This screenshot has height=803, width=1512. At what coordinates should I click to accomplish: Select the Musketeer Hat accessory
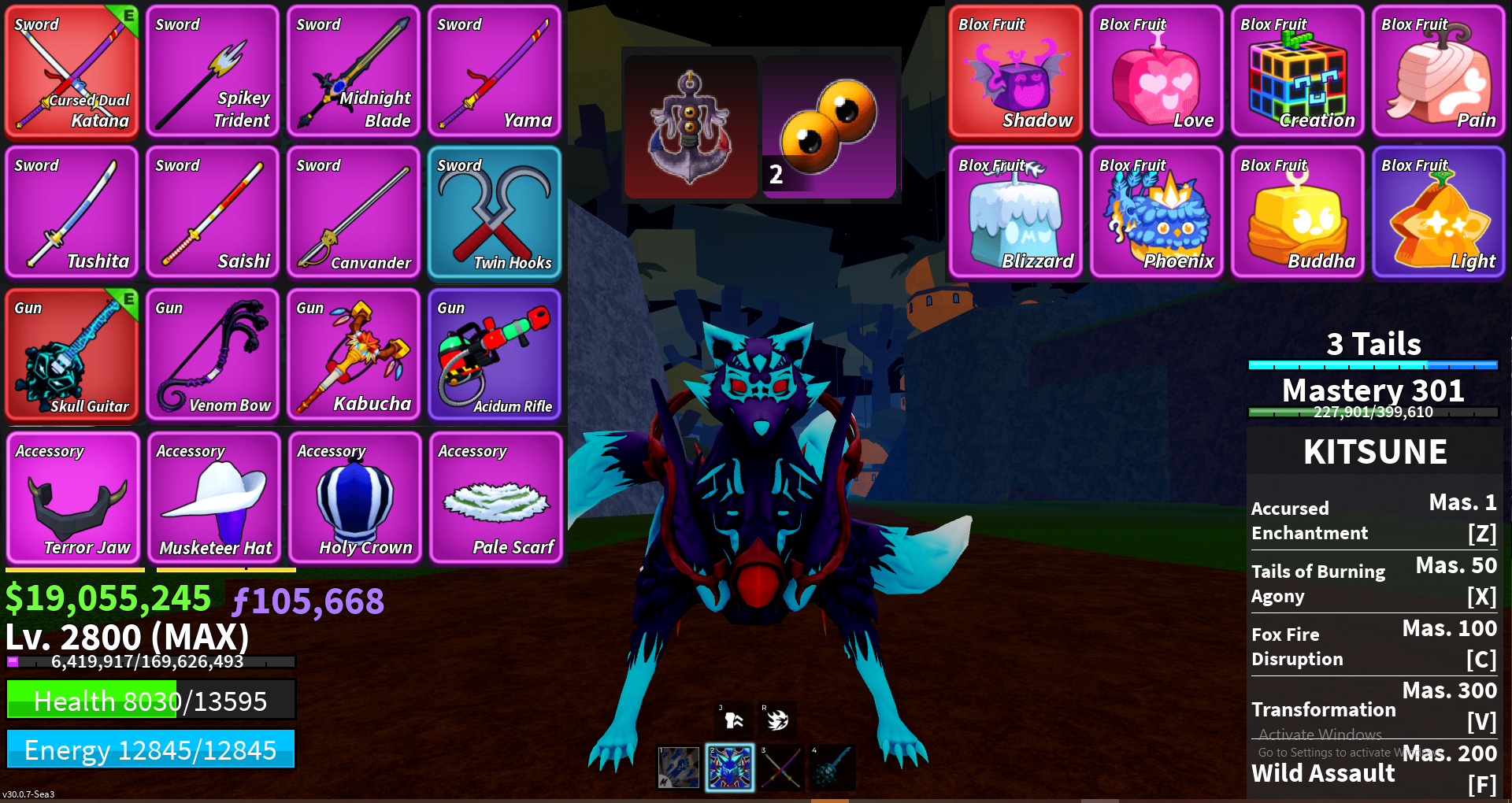(214, 498)
